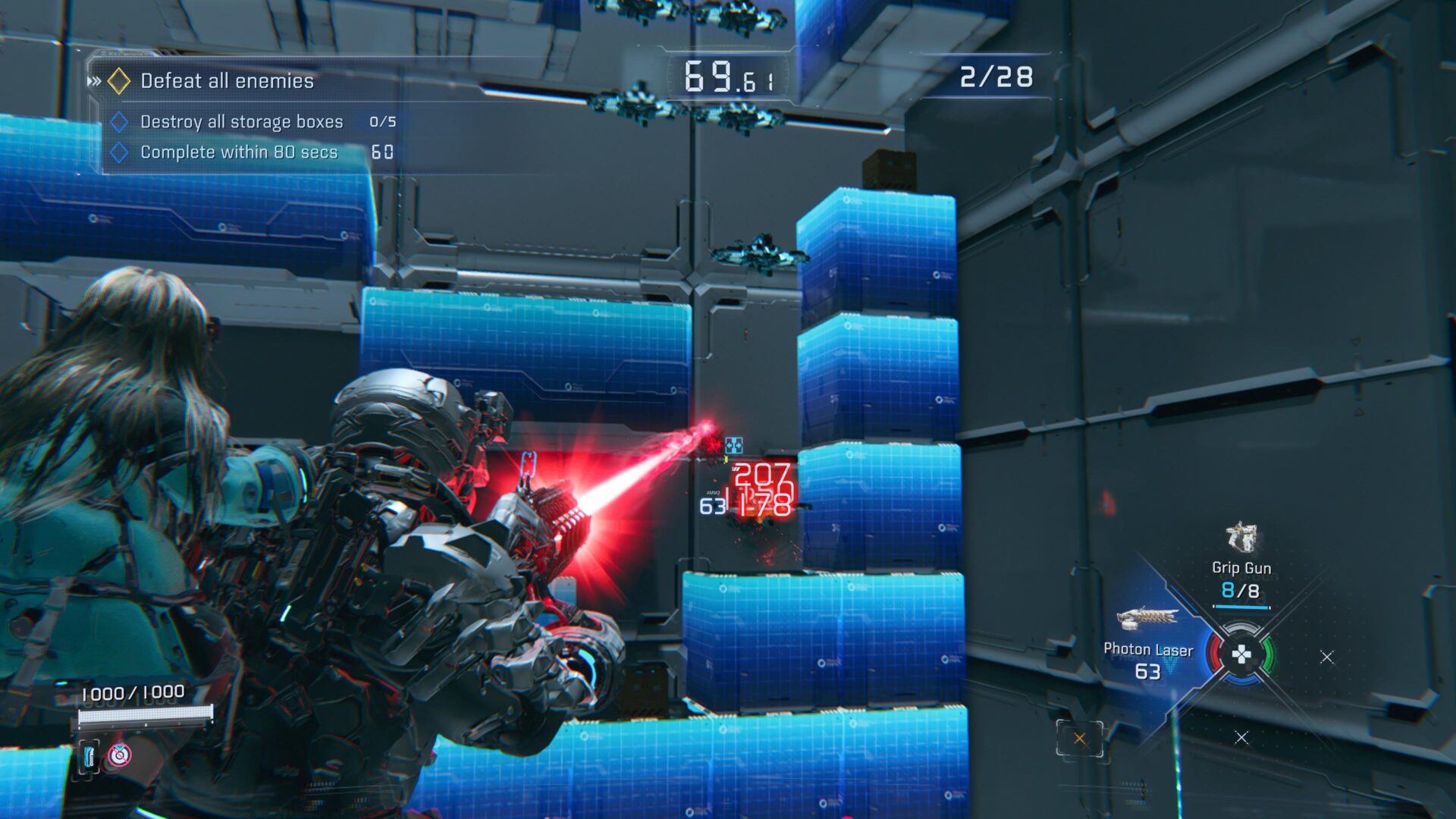Click the blue canister item icon
This screenshot has width=1456, height=819.
click(x=89, y=756)
